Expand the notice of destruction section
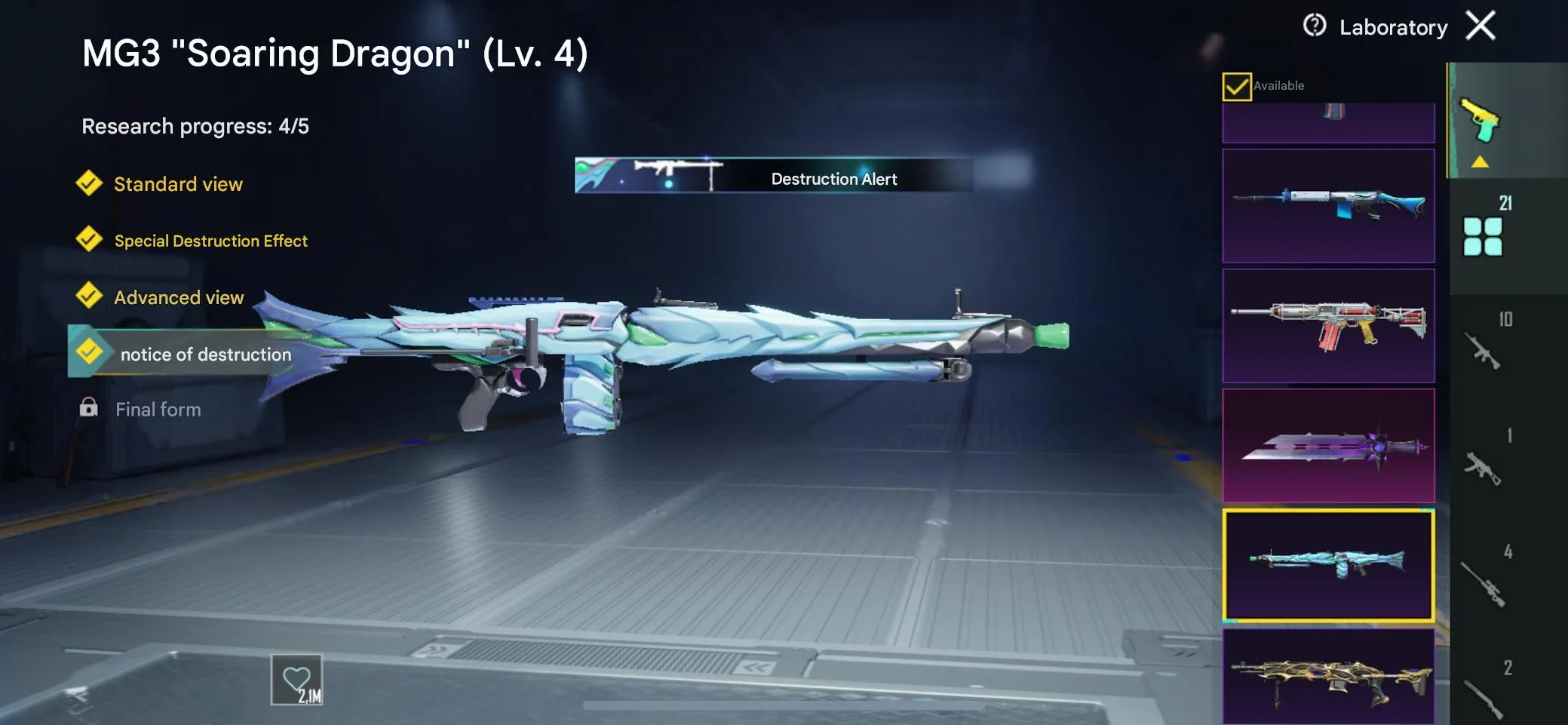The image size is (1568, 725). (x=205, y=353)
